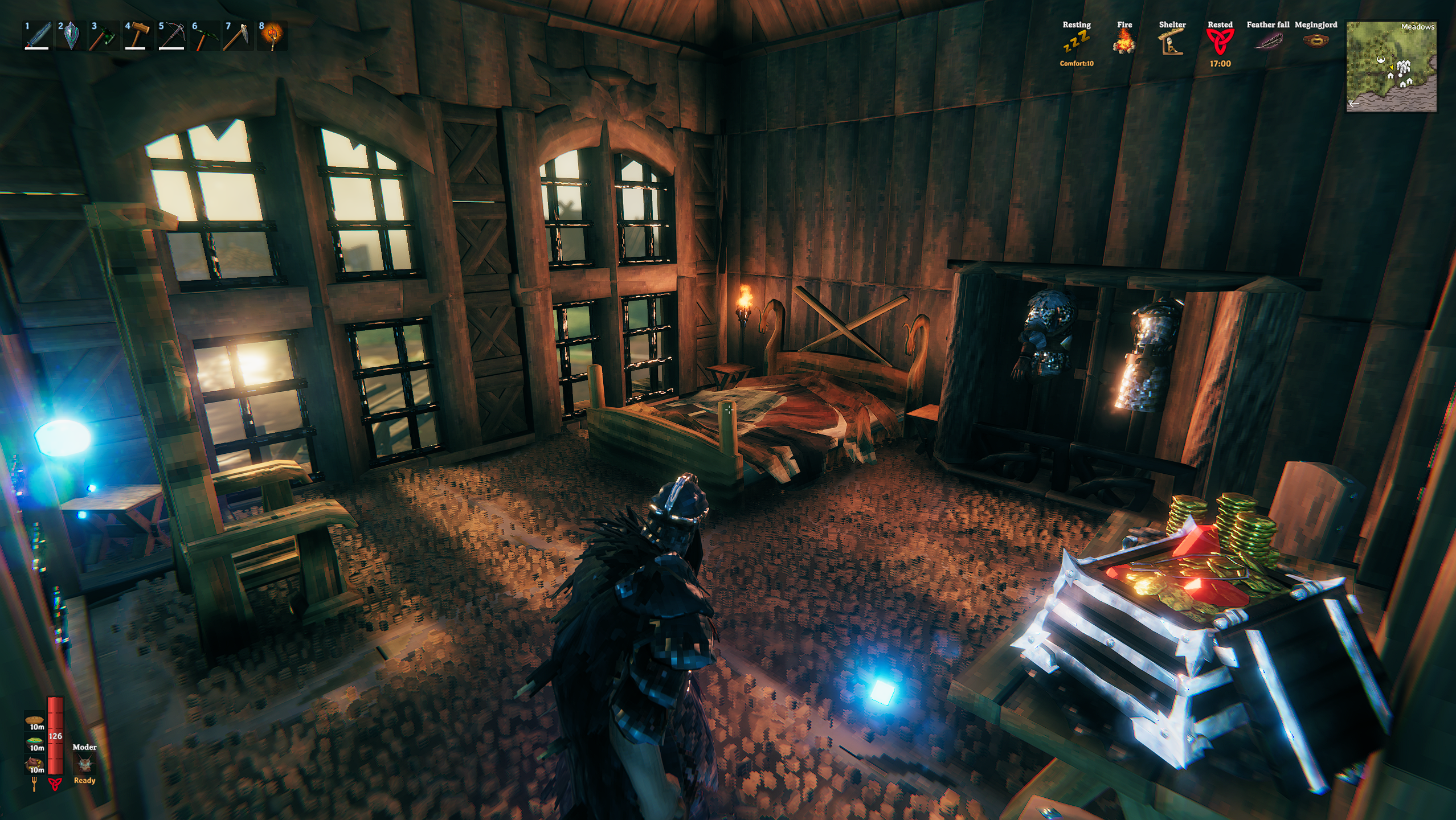Open the Meadows minimap
The height and width of the screenshot is (820, 1456).
click(1390, 67)
